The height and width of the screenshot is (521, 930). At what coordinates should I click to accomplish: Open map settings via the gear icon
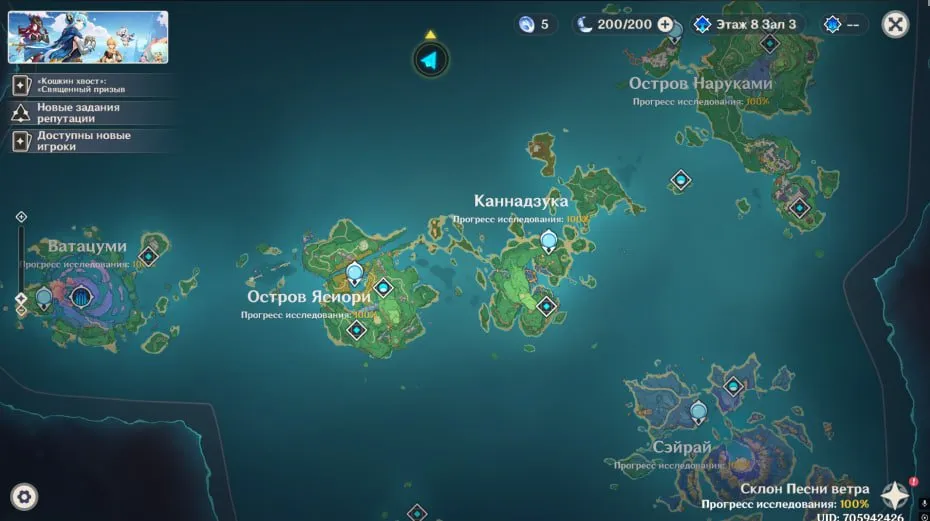click(x=24, y=495)
